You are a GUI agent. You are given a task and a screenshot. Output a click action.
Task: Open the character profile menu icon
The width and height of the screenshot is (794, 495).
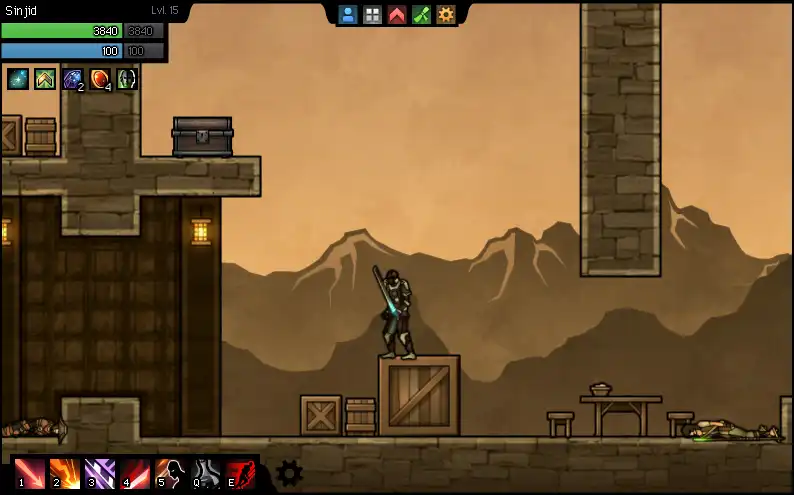pyautogui.click(x=348, y=14)
